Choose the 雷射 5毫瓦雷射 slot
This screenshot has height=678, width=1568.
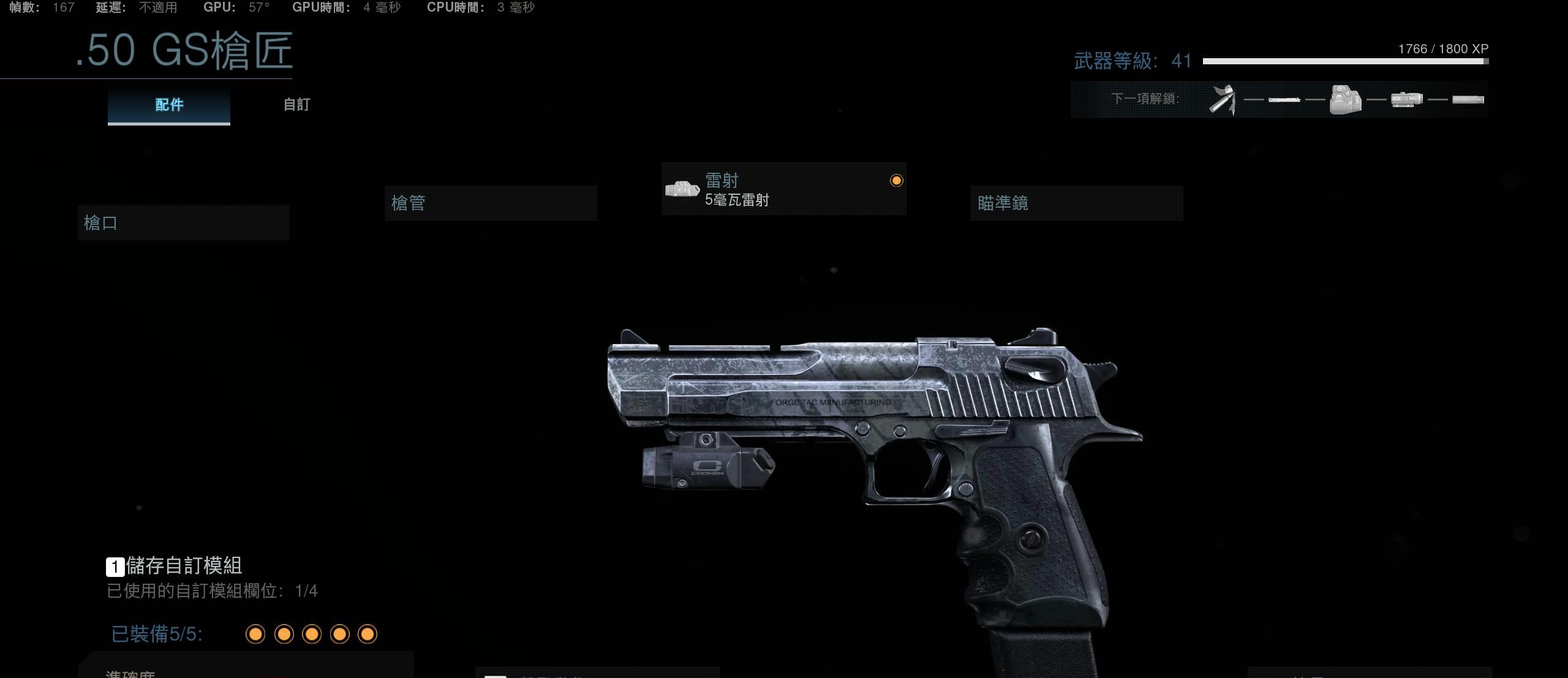pyautogui.click(x=783, y=189)
